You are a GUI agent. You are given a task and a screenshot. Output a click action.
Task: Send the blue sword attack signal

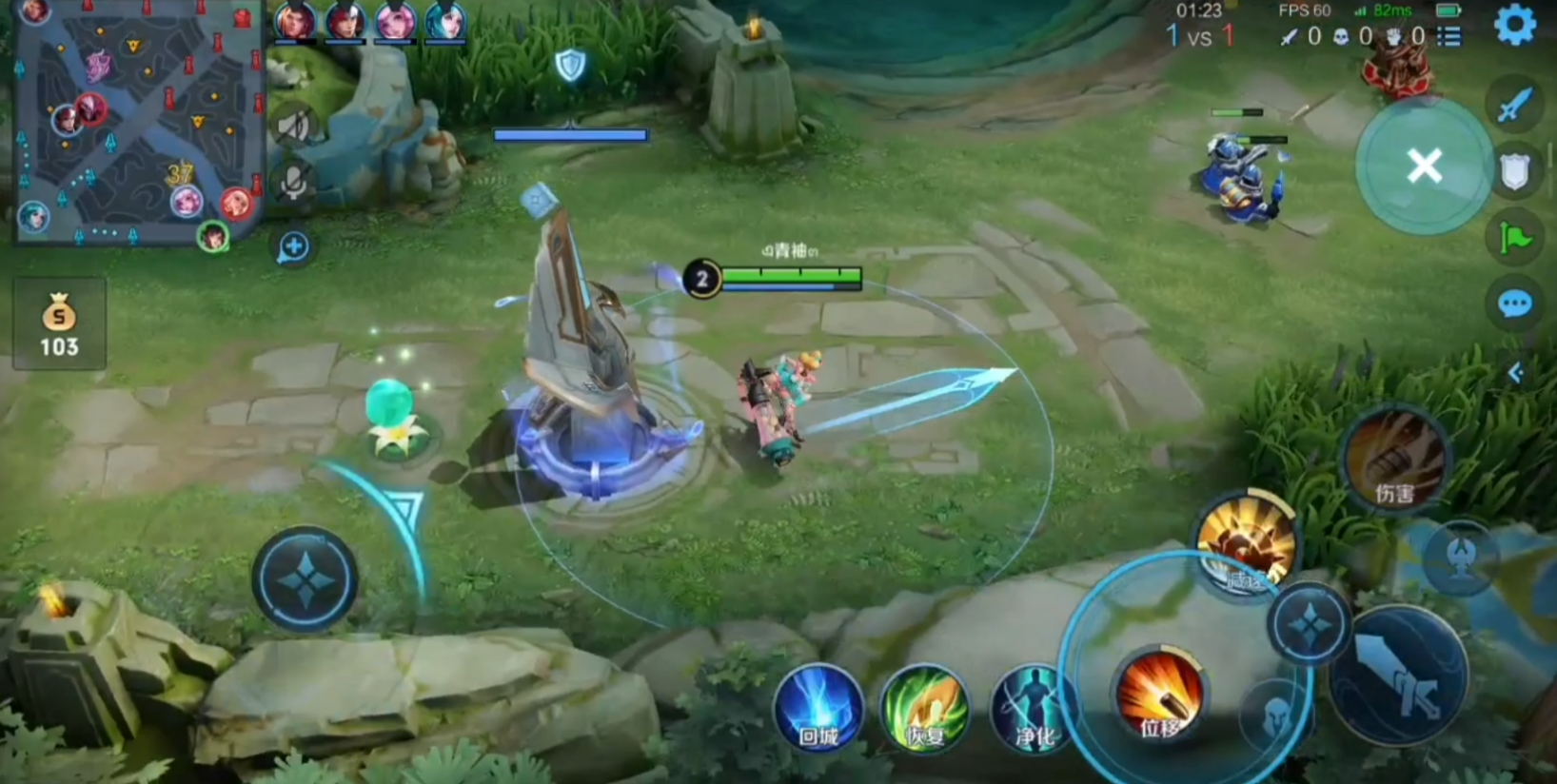point(1514,105)
